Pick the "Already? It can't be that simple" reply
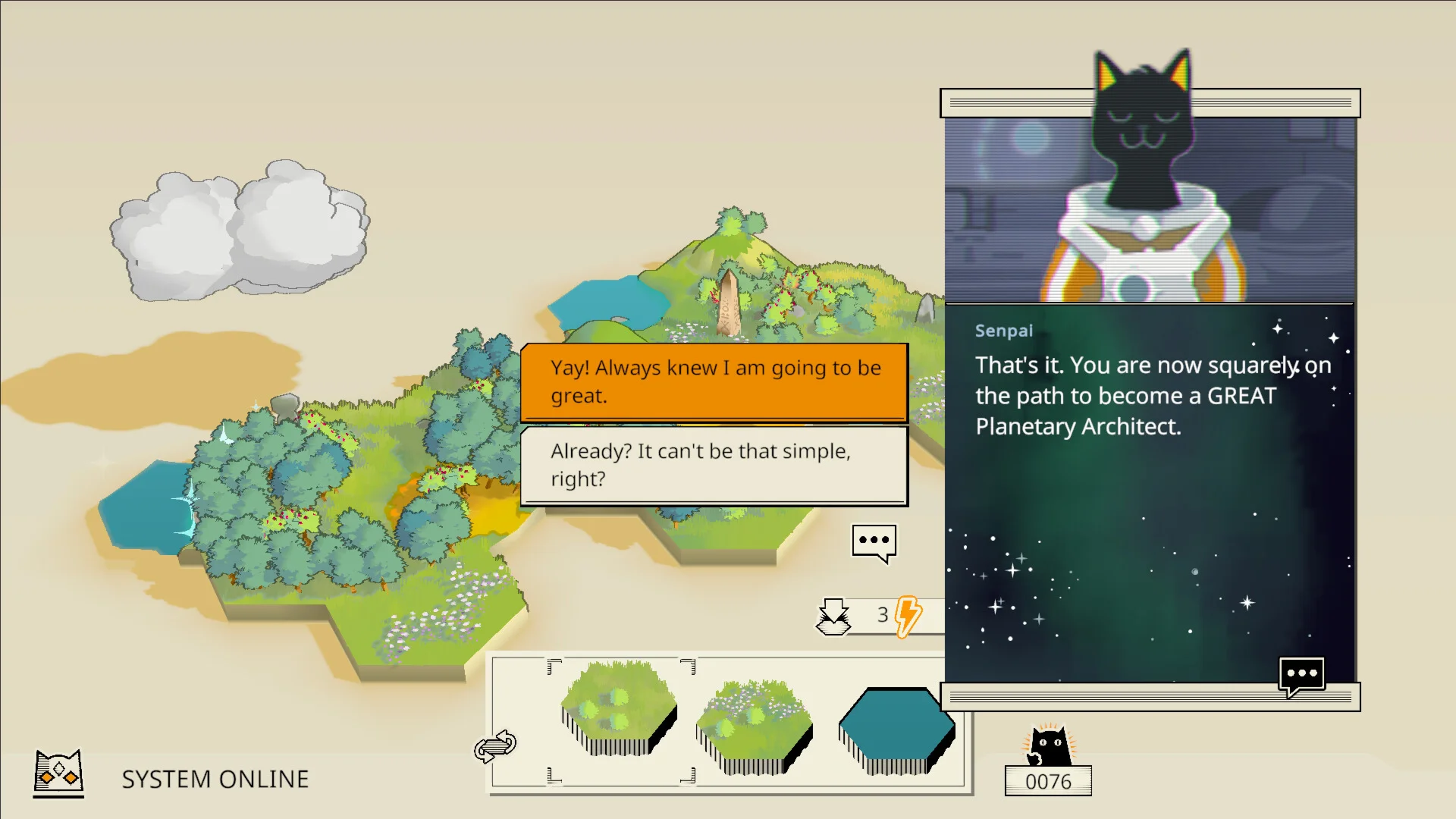The height and width of the screenshot is (819, 1456). tap(714, 465)
